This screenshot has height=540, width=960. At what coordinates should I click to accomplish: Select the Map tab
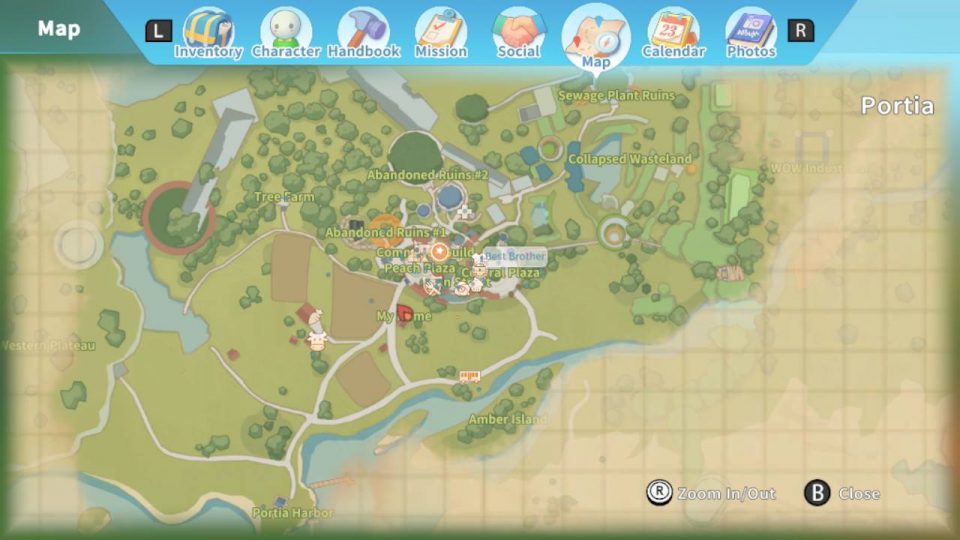(x=596, y=38)
